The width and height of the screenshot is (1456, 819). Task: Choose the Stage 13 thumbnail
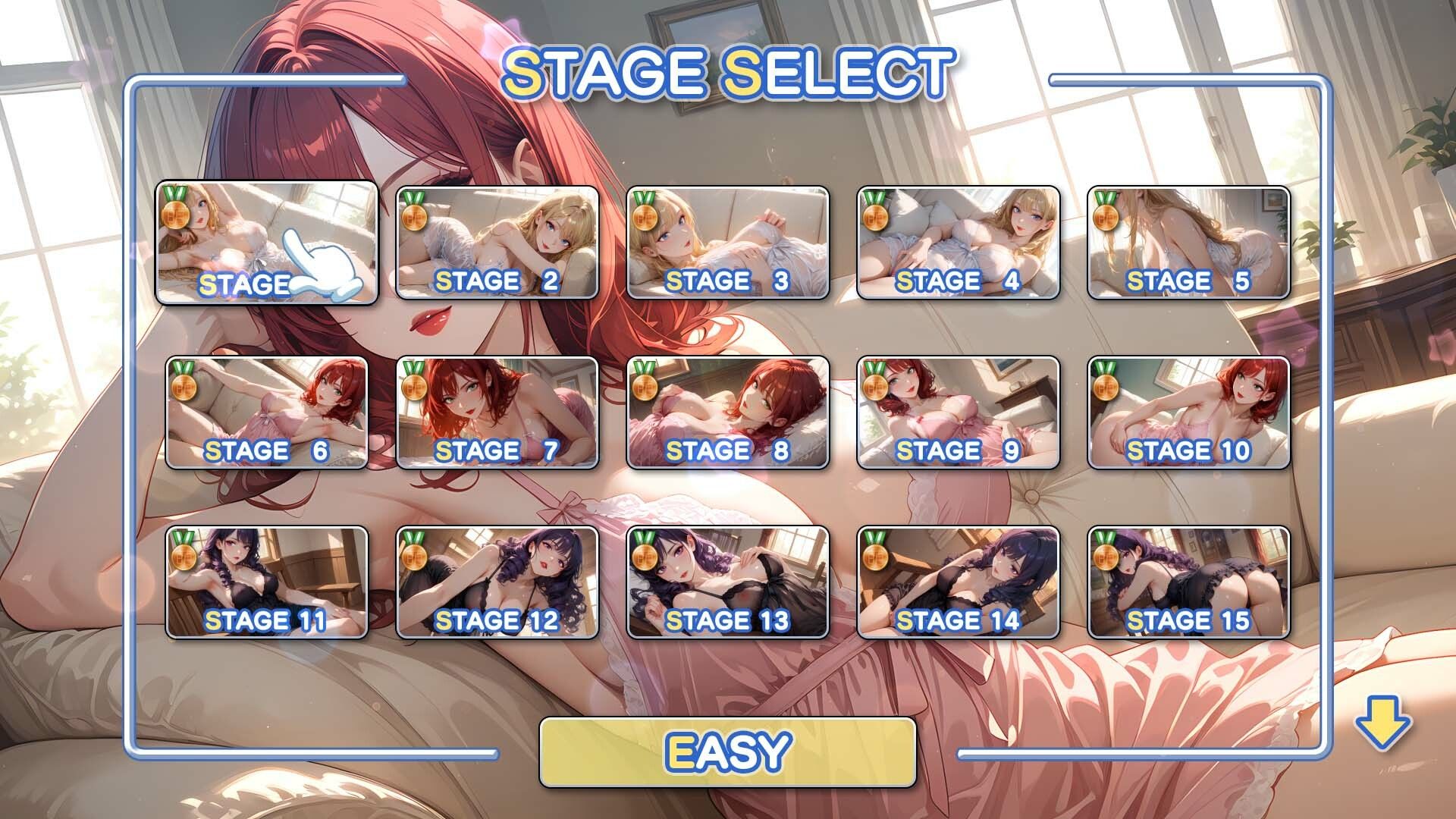point(728,582)
